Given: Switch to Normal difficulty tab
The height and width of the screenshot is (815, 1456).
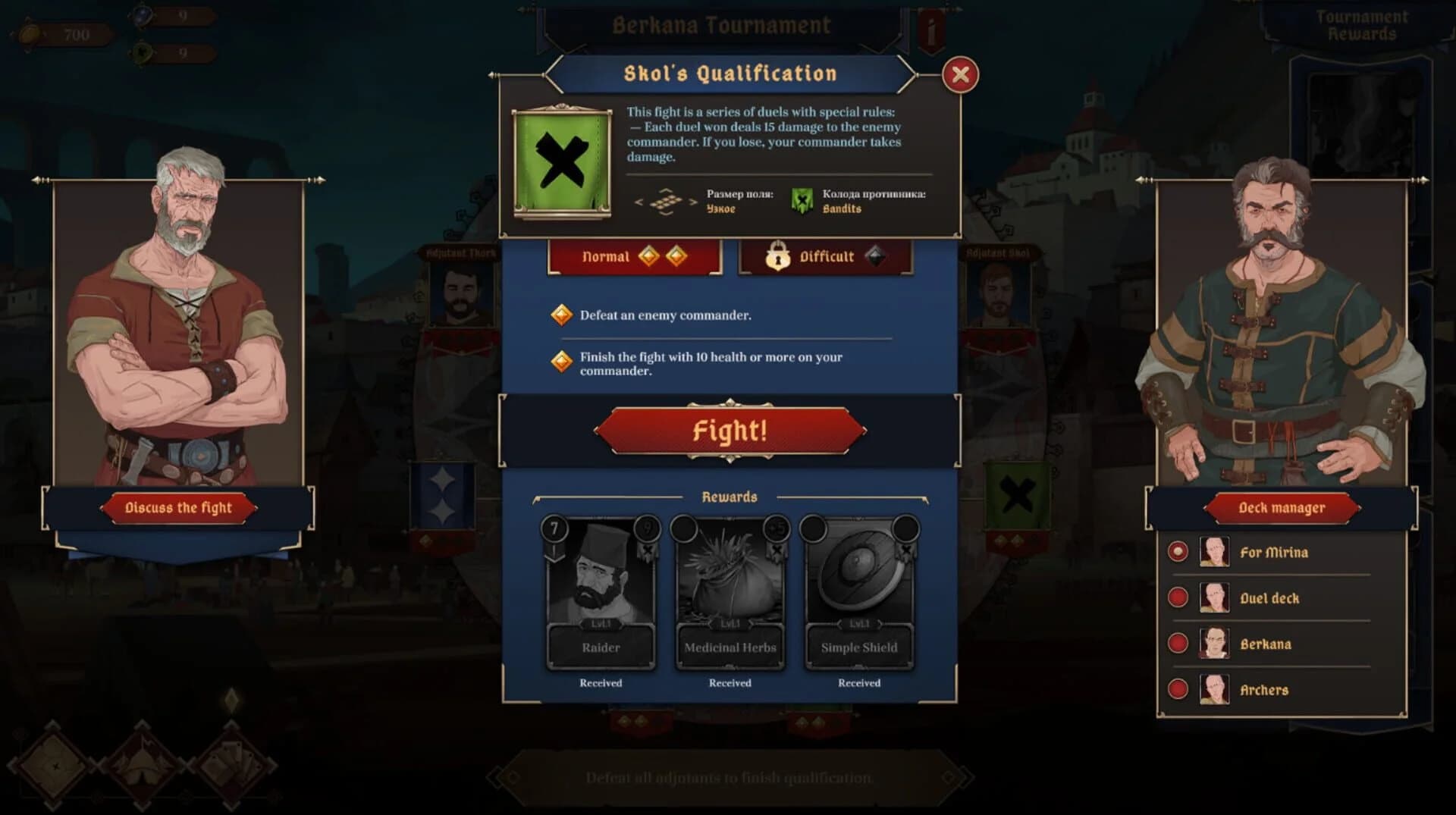Looking at the screenshot, I should tap(634, 257).
